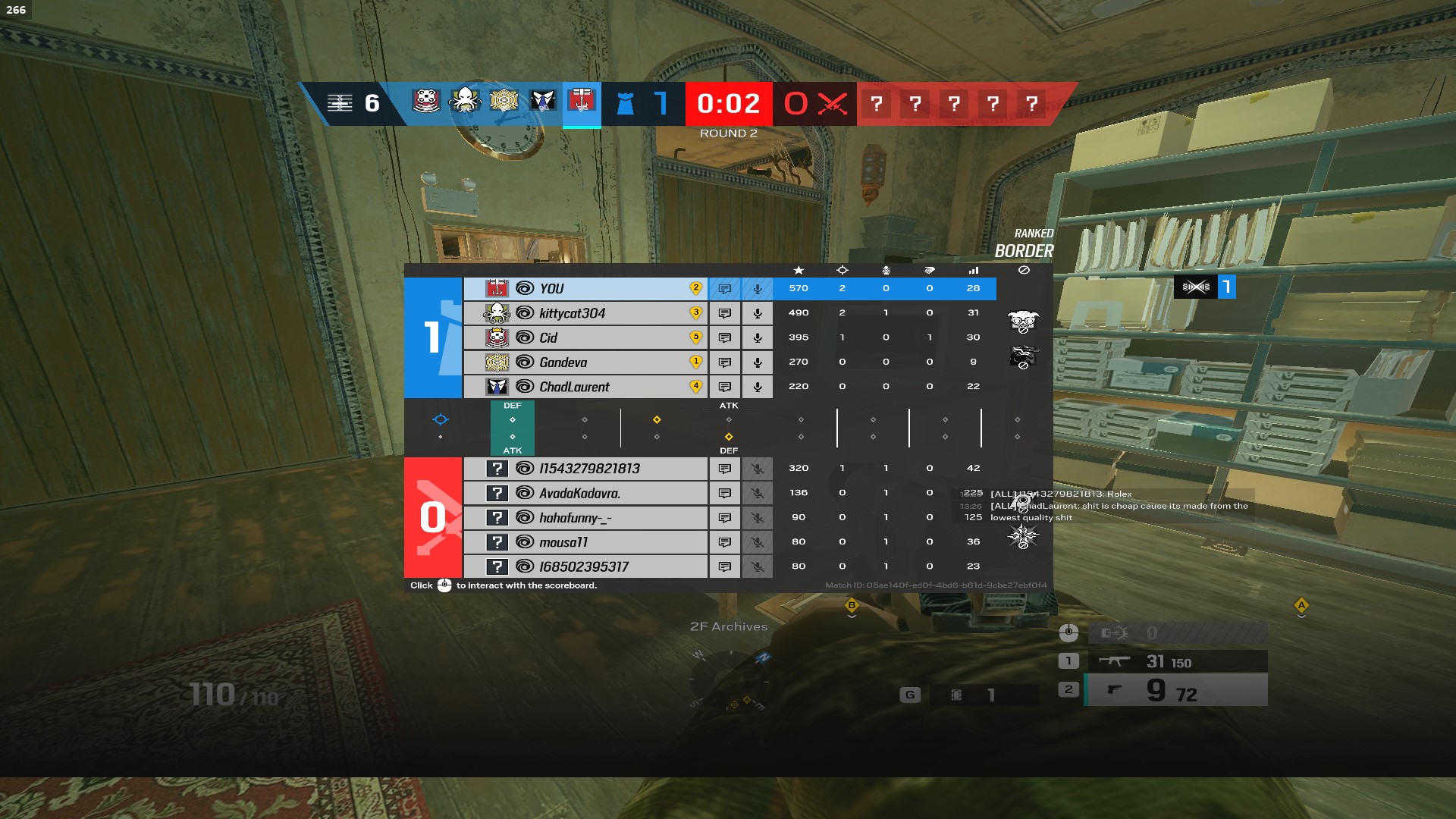Select the octopus operator icon in the top bar
This screenshot has width=1456, height=819.
click(466, 102)
